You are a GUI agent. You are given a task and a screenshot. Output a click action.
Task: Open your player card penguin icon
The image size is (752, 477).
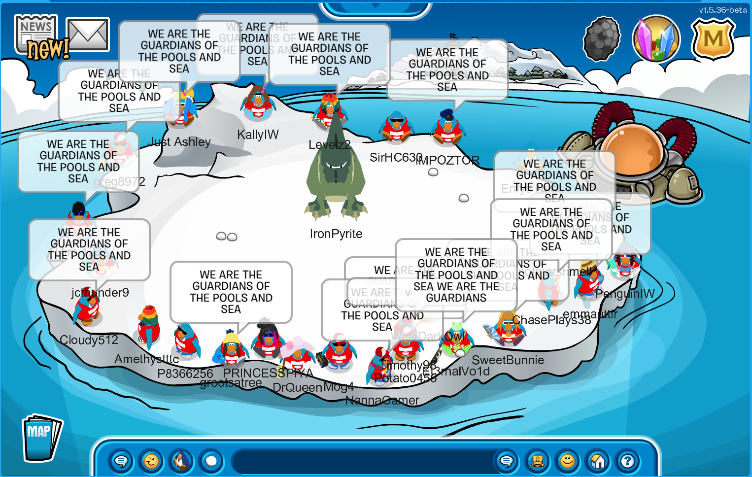[537, 461]
